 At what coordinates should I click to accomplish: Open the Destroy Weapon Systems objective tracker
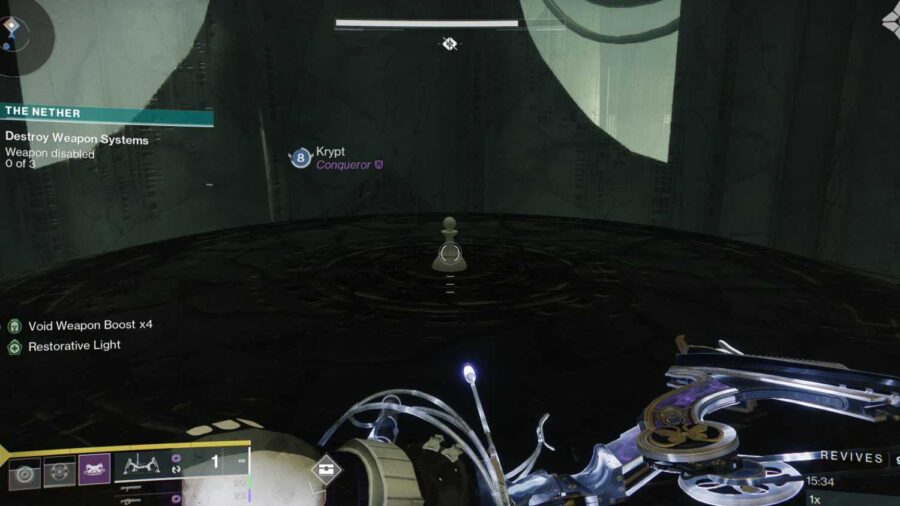[77, 140]
